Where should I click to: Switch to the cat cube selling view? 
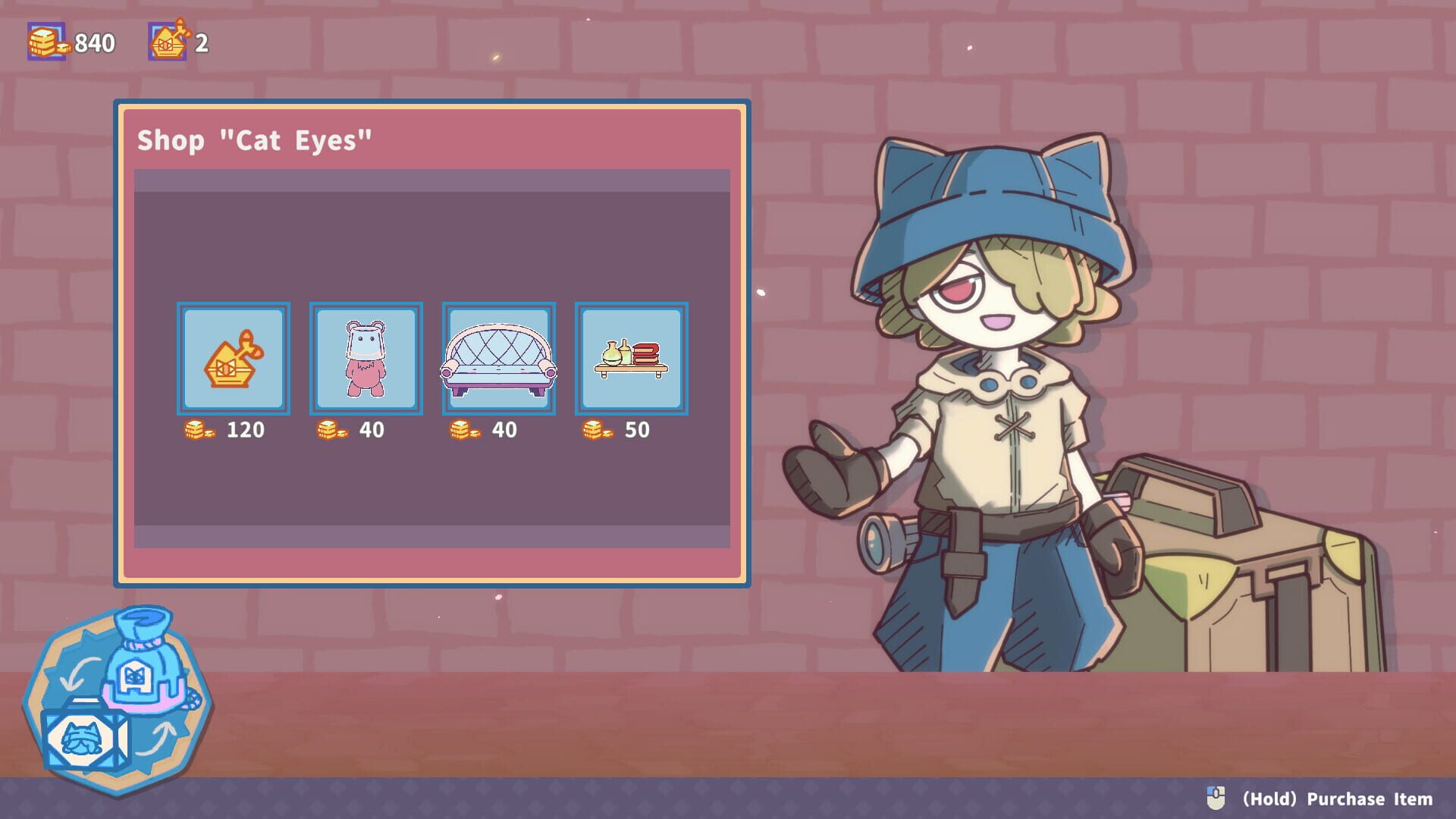point(82,732)
